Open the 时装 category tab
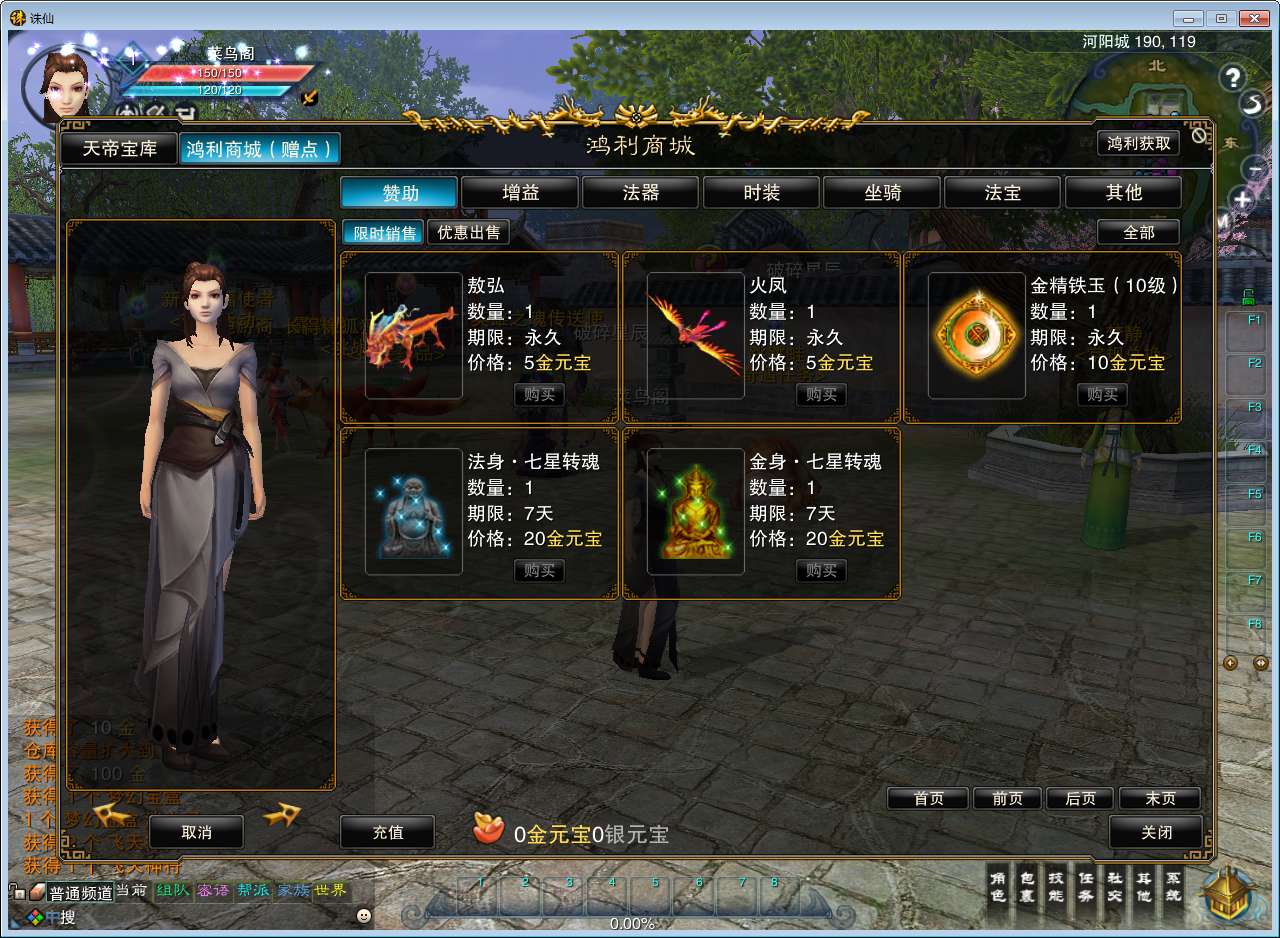Viewport: 1280px width, 938px height. 762,192
